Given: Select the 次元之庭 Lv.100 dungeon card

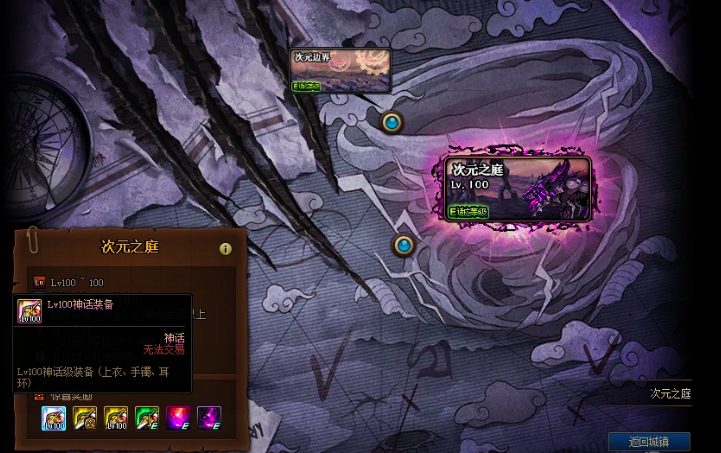Looking at the screenshot, I should pyautogui.click(x=518, y=188).
